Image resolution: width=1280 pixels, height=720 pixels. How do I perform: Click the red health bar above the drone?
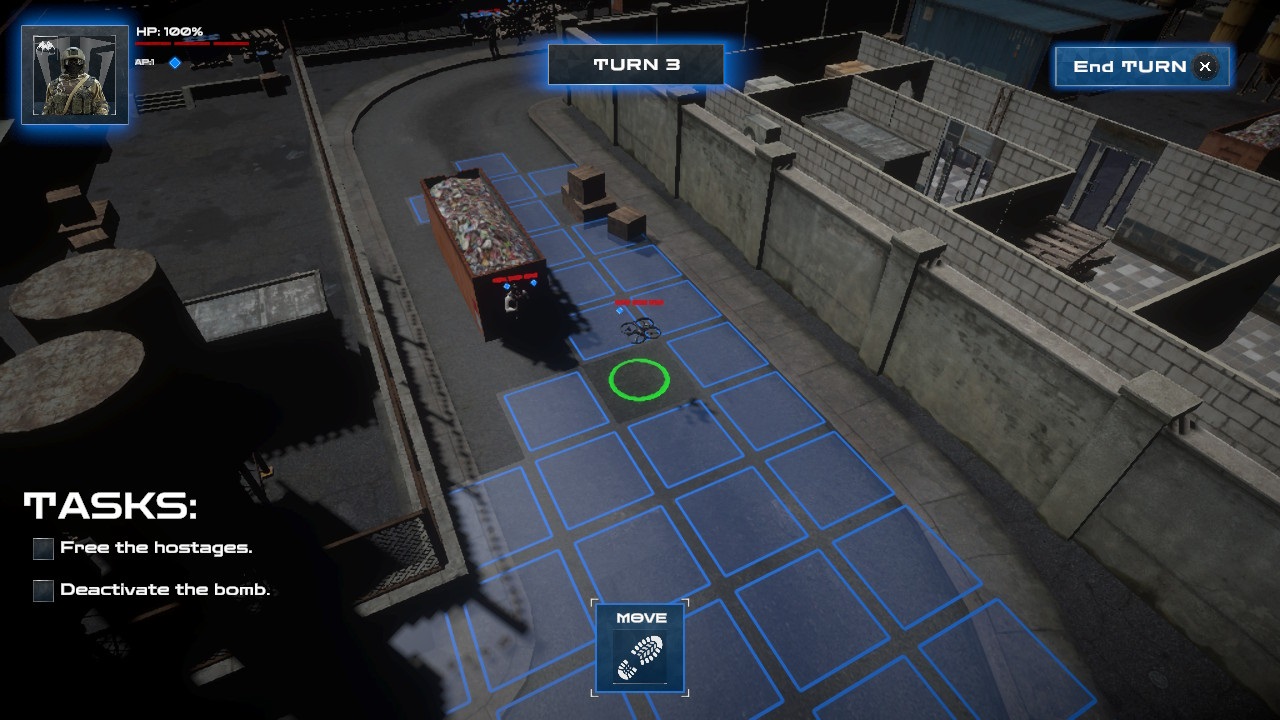click(639, 302)
